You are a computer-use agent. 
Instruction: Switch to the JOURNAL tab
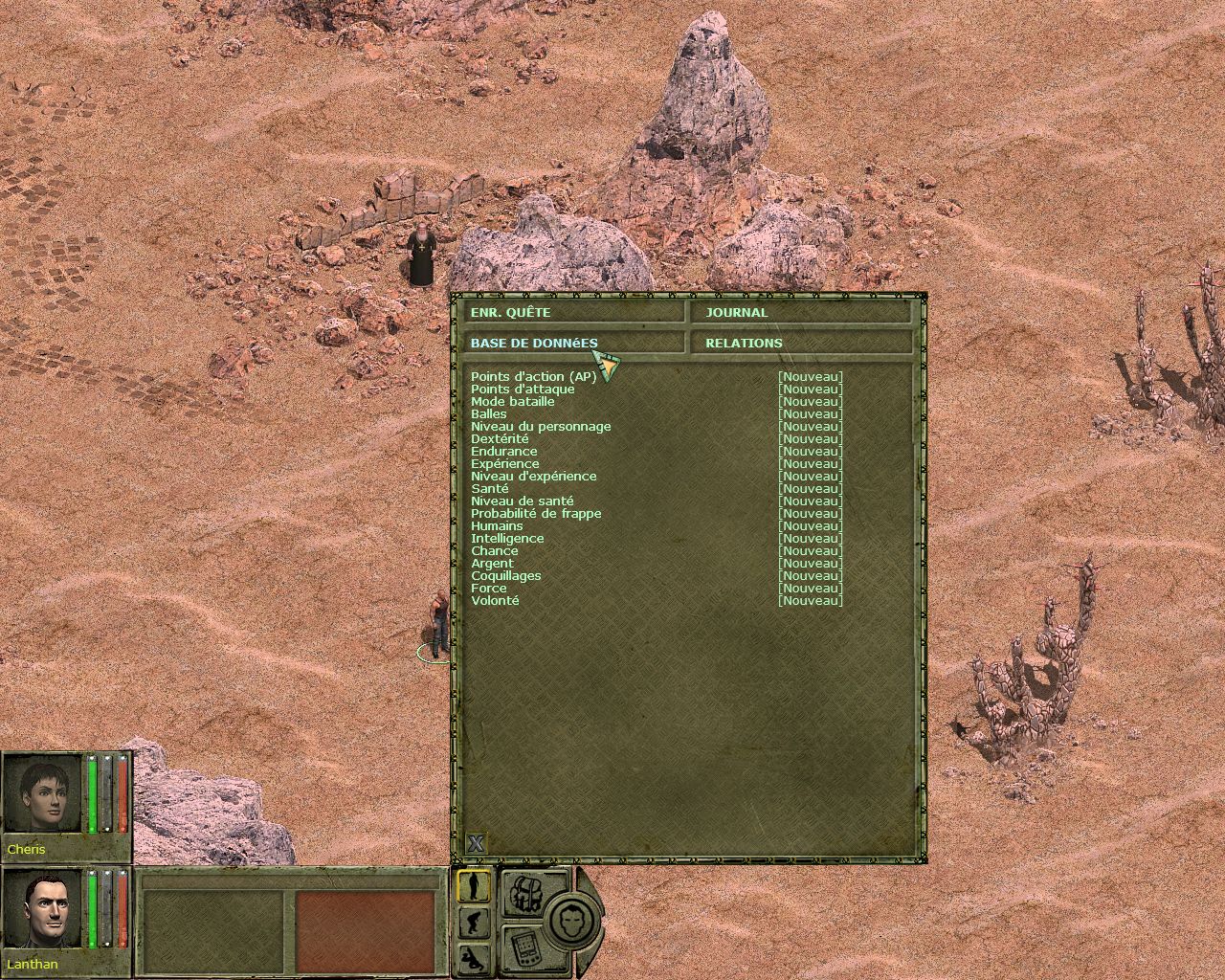[x=802, y=312]
